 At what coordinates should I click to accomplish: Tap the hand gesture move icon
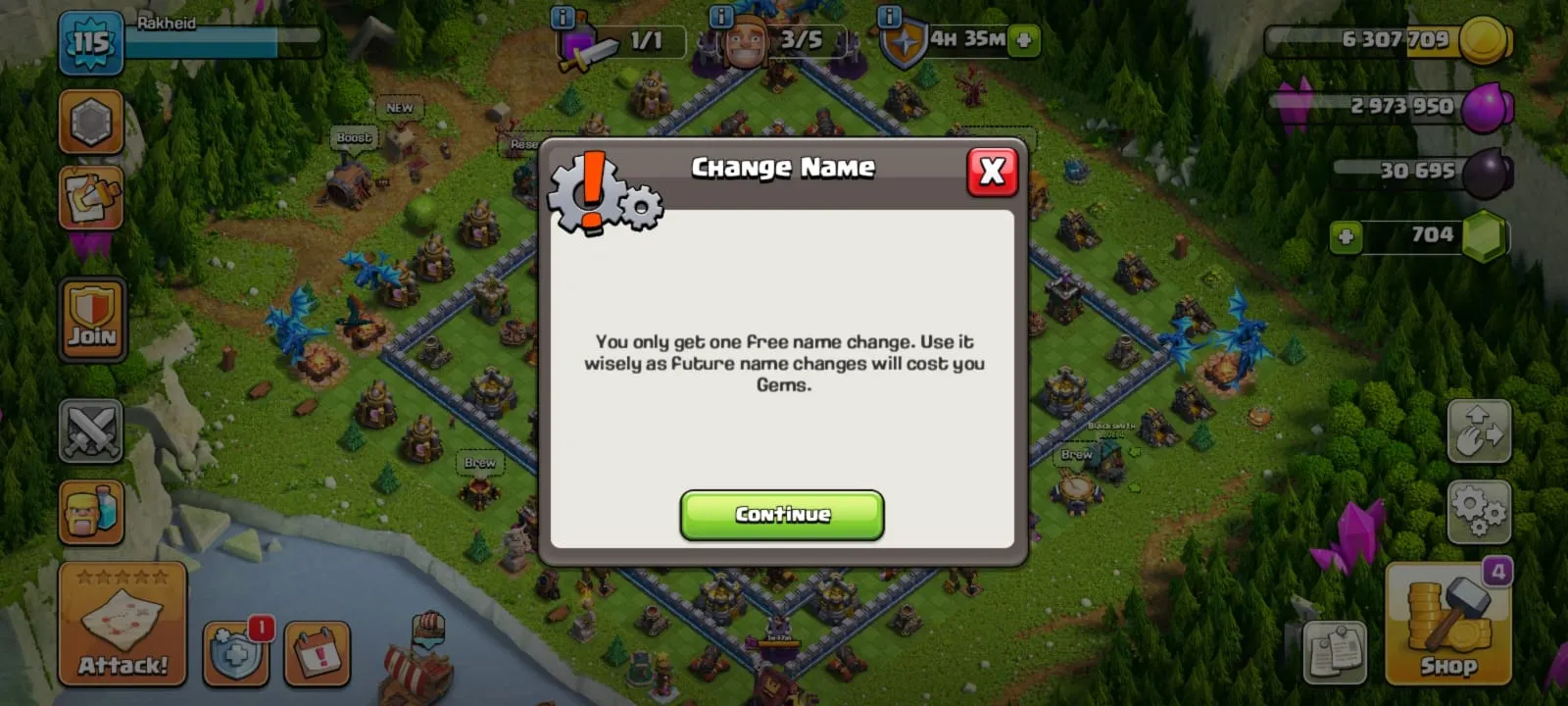pos(1480,431)
